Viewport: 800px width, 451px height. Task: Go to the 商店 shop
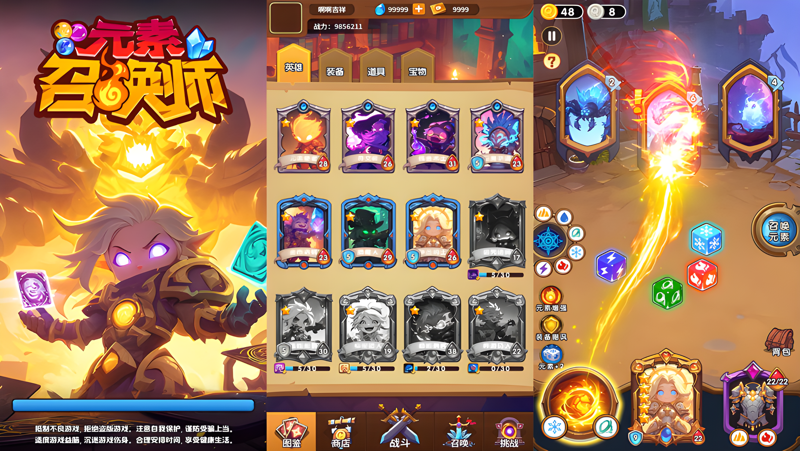point(341,432)
